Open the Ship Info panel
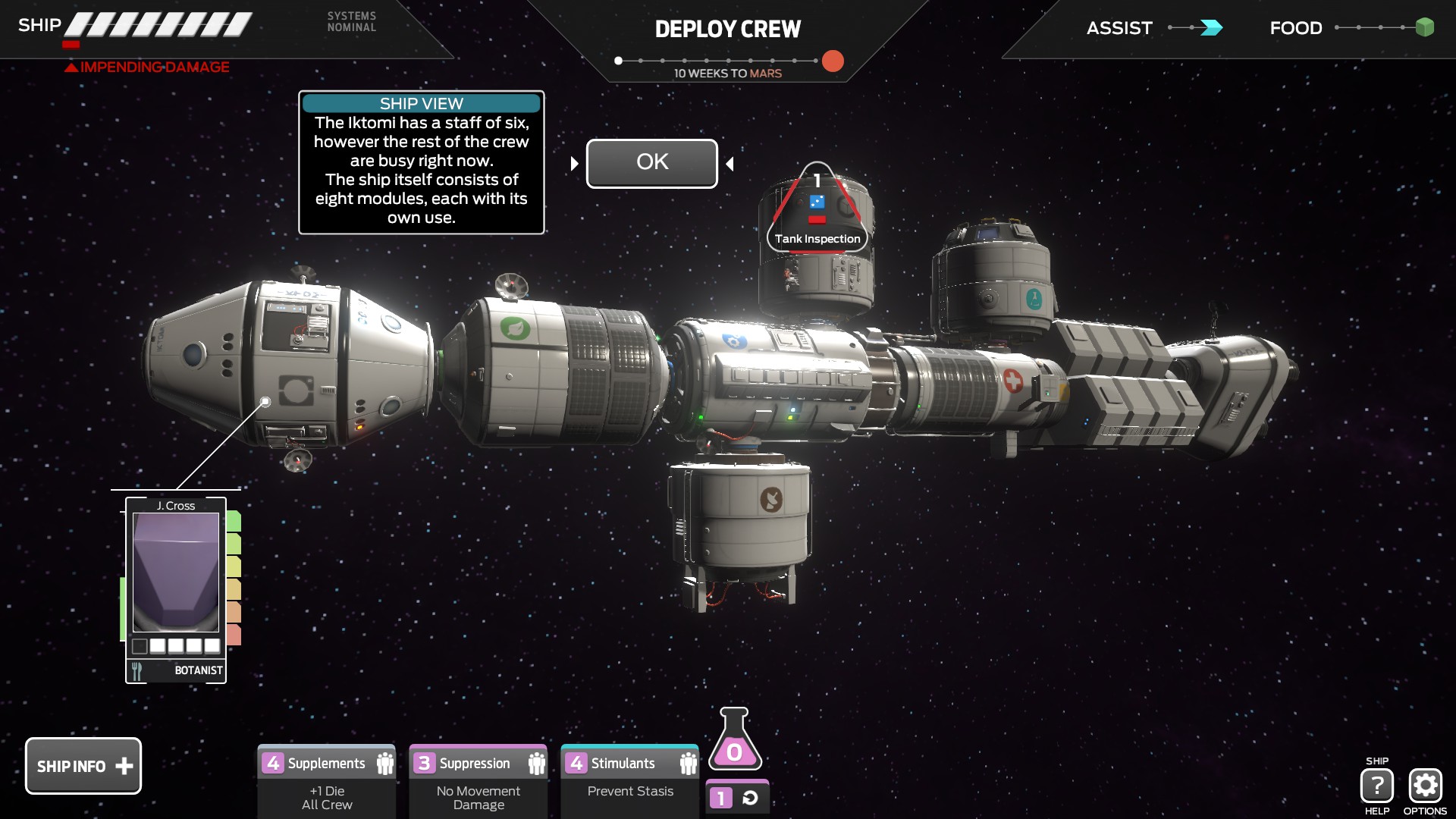Viewport: 1456px width, 819px height. coord(83,766)
